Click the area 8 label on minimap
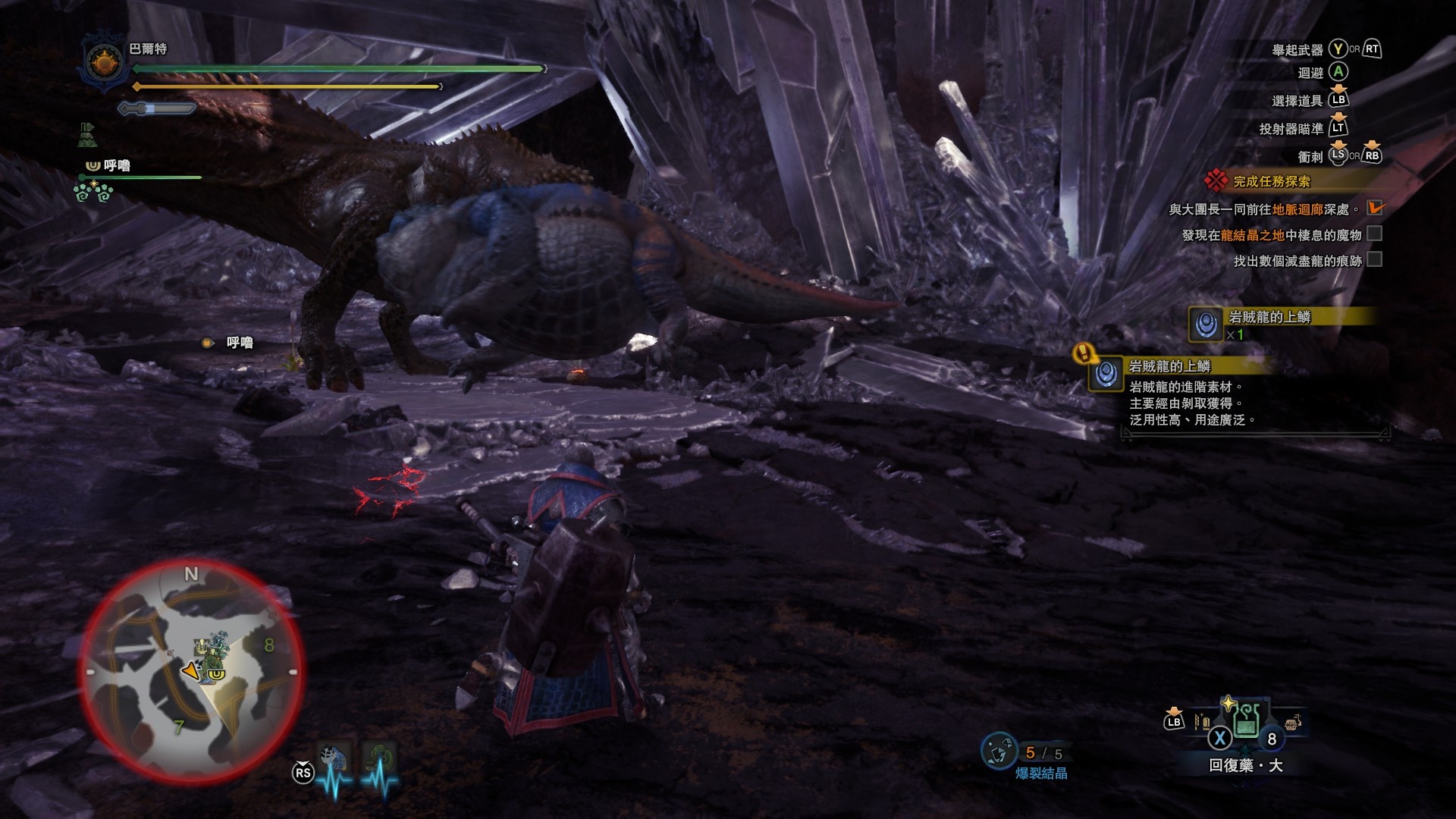 [268, 645]
